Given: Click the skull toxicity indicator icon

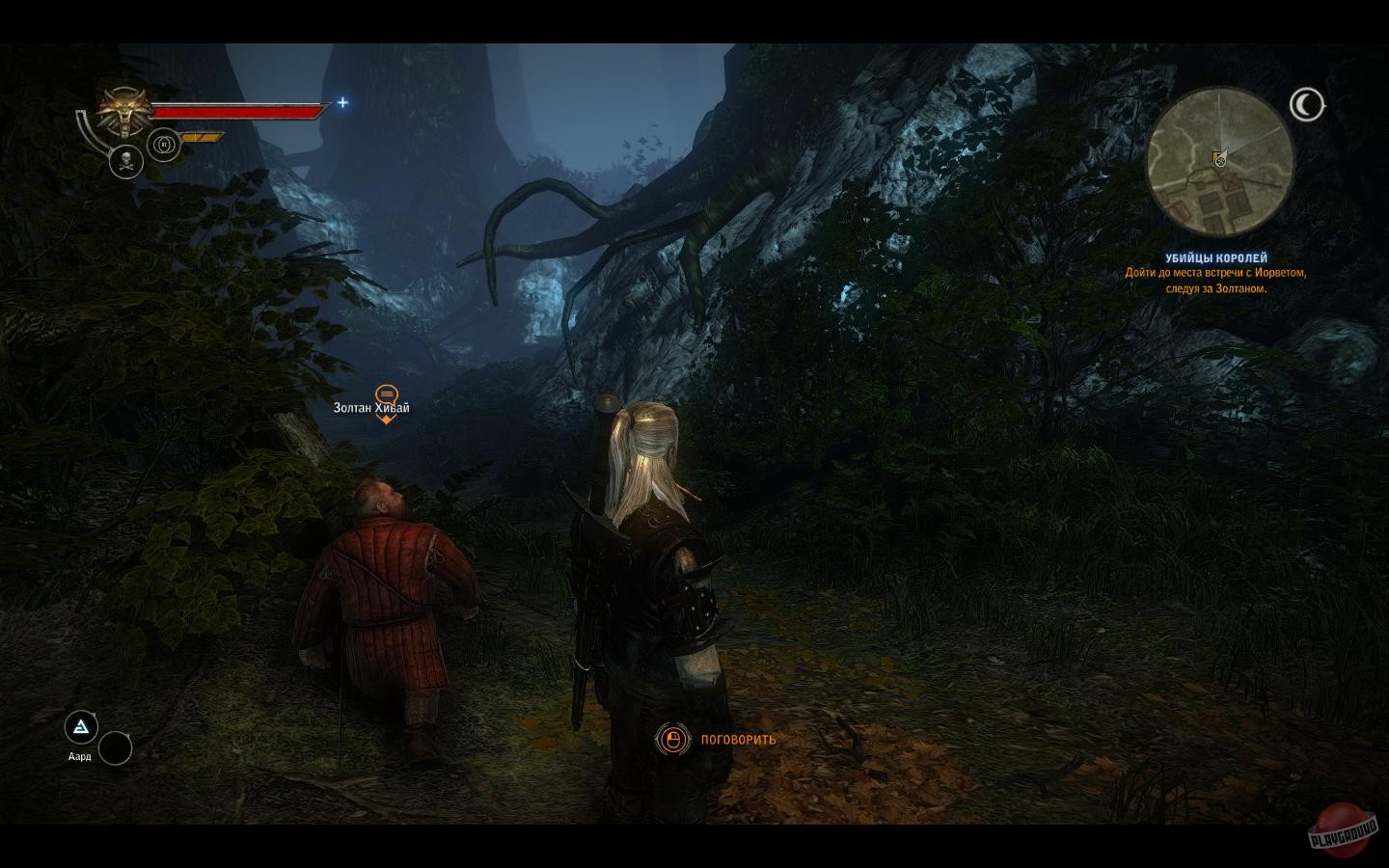Looking at the screenshot, I should [124, 161].
